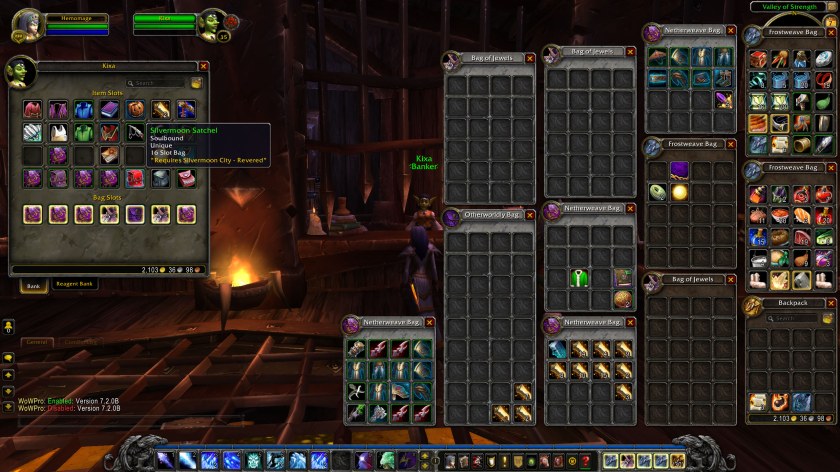Click the General chat tab
Viewport: 840px width, 472px height.
point(37,342)
